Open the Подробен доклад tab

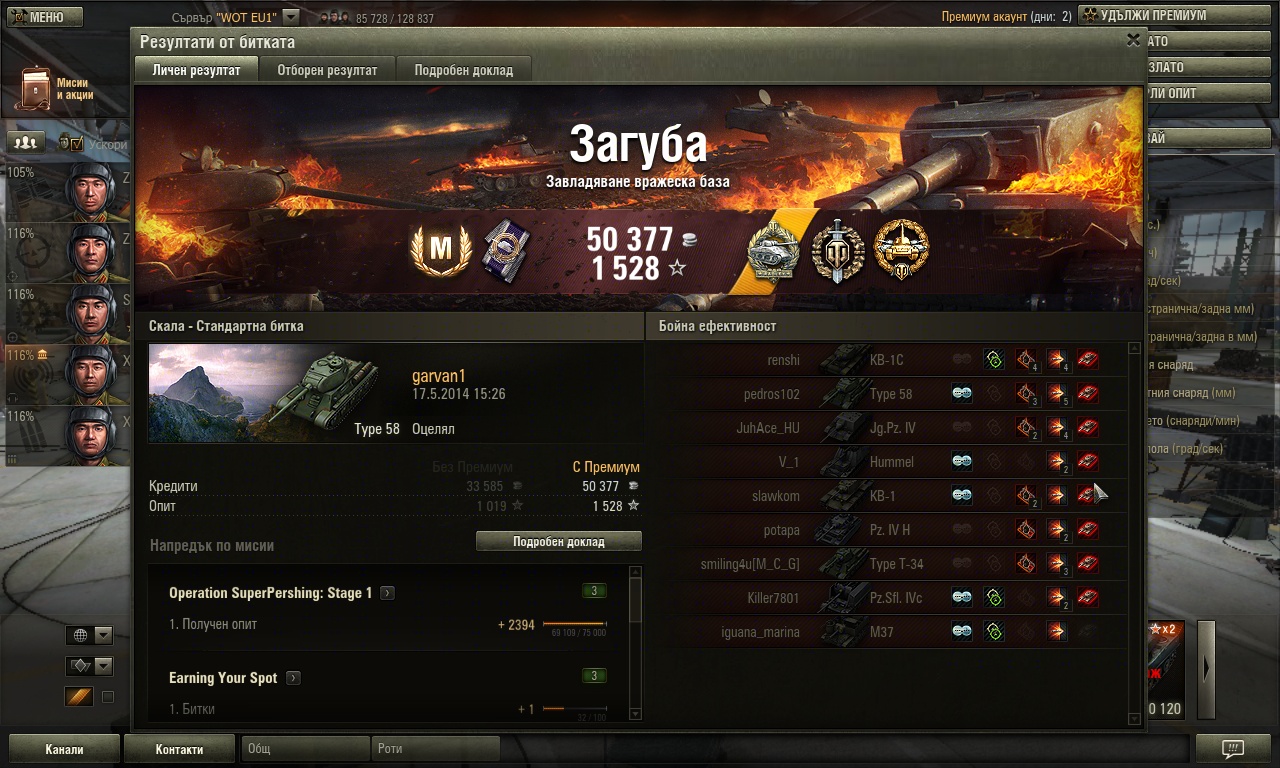click(463, 70)
